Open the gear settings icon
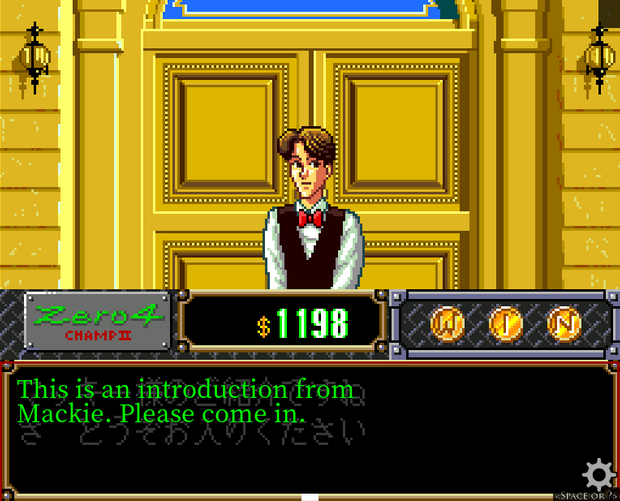Screen dimensions: 620x501 point(600,473)
